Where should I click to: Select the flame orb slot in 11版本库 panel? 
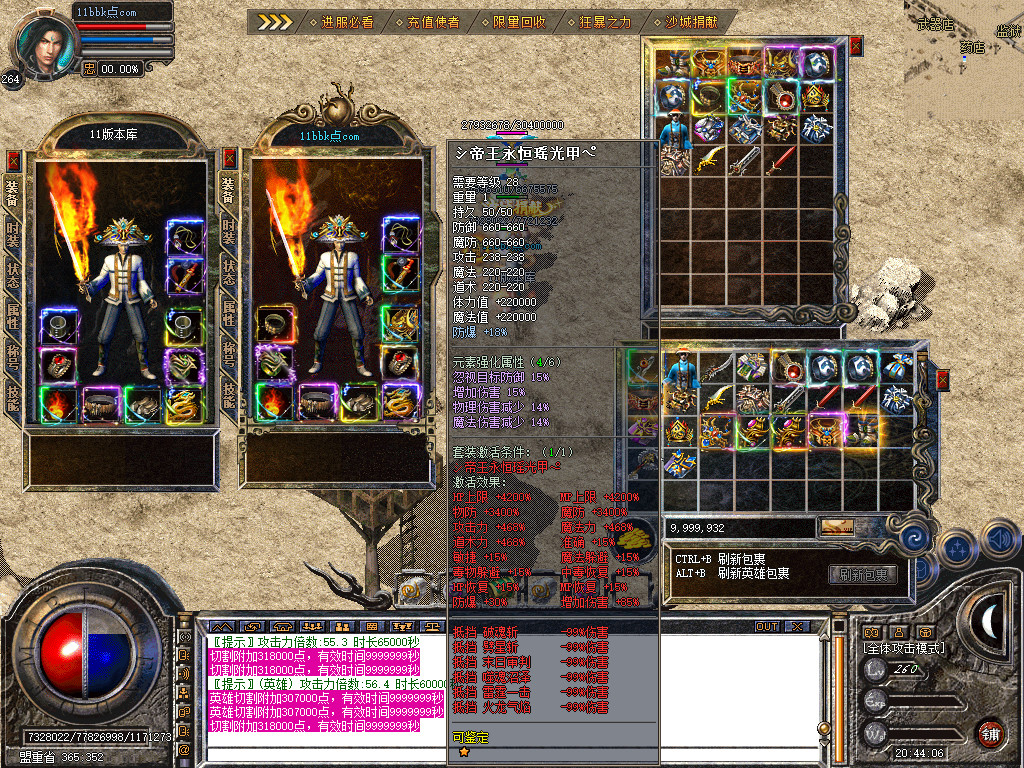tap(58, 403)
